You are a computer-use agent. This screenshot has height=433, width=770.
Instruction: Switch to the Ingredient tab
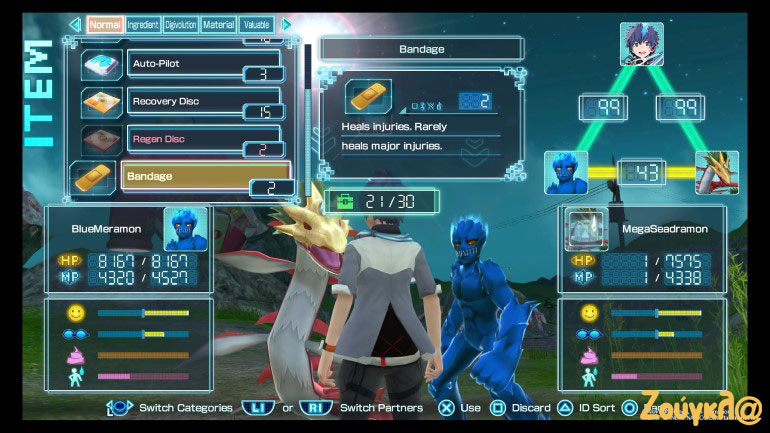(x=142, y=24)
